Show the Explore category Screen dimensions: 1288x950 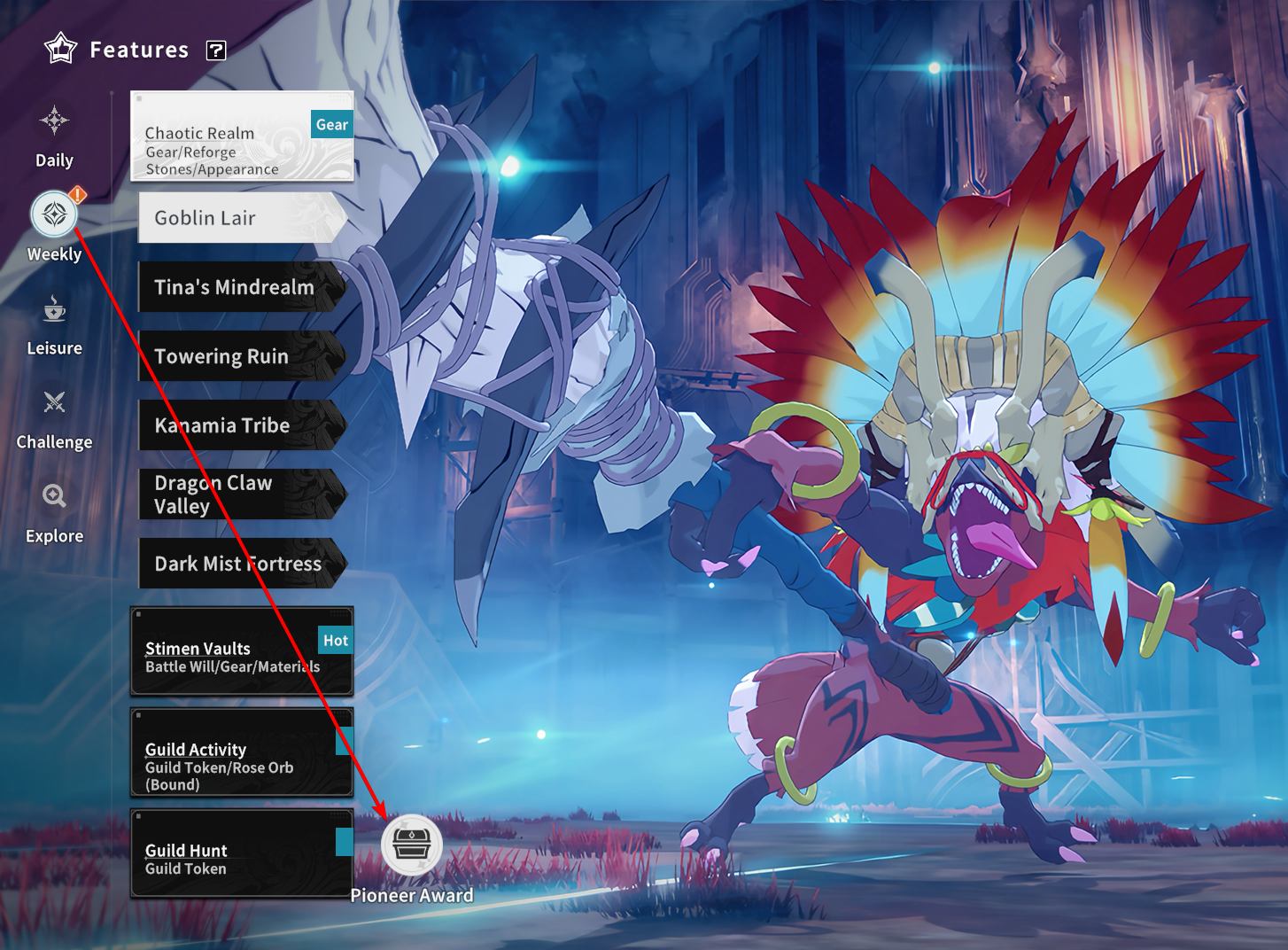coord(54,511)
